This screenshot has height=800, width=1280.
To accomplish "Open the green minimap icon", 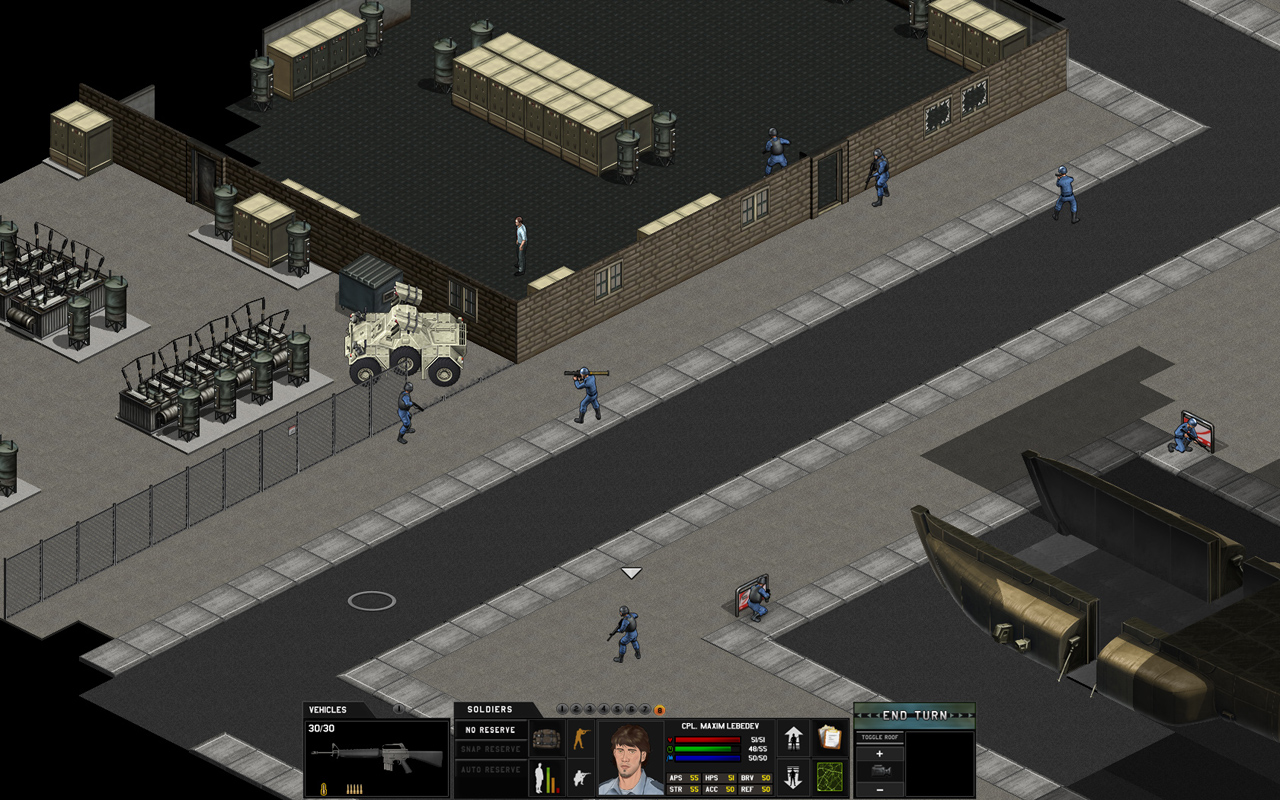I will pos(830,777).
